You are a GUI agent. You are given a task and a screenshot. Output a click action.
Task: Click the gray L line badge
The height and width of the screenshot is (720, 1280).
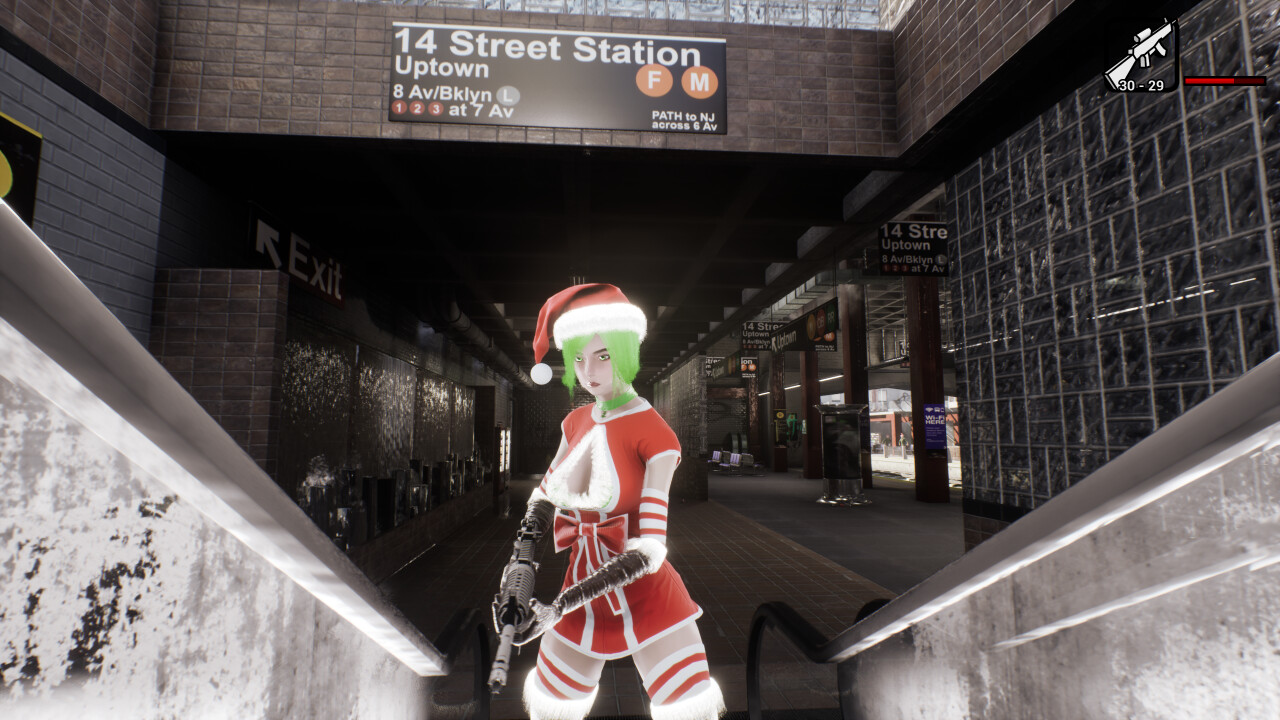coord(506,96)
